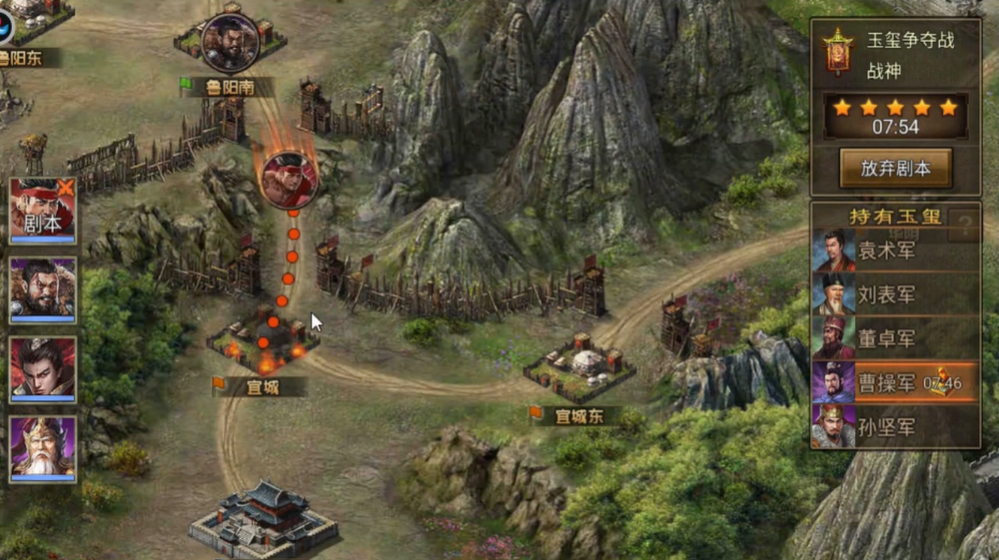Pick the 孙坚军 faction row

(x=895, y=428)
